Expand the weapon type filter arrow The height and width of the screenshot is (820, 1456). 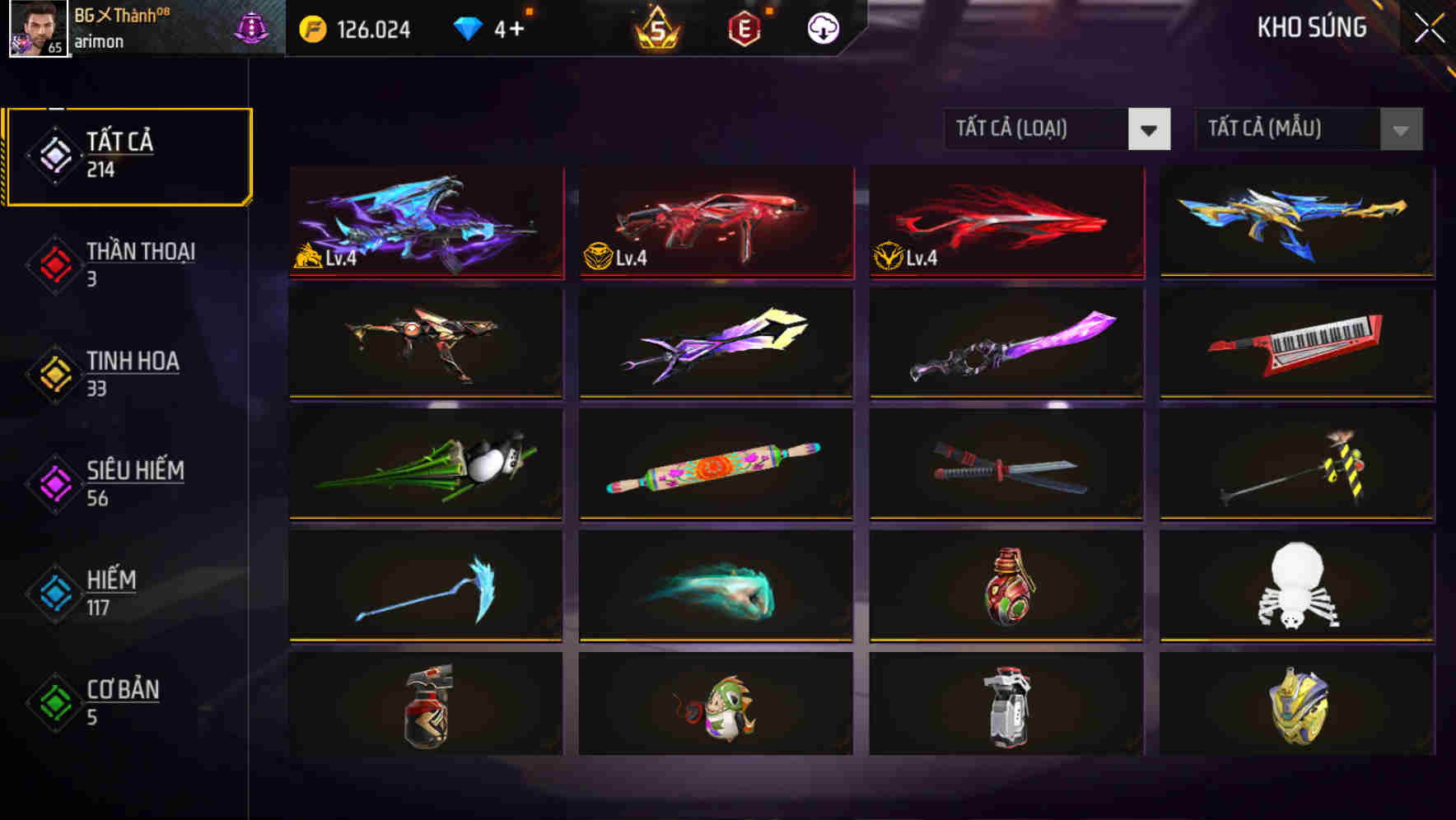[x=1150, y=129]
